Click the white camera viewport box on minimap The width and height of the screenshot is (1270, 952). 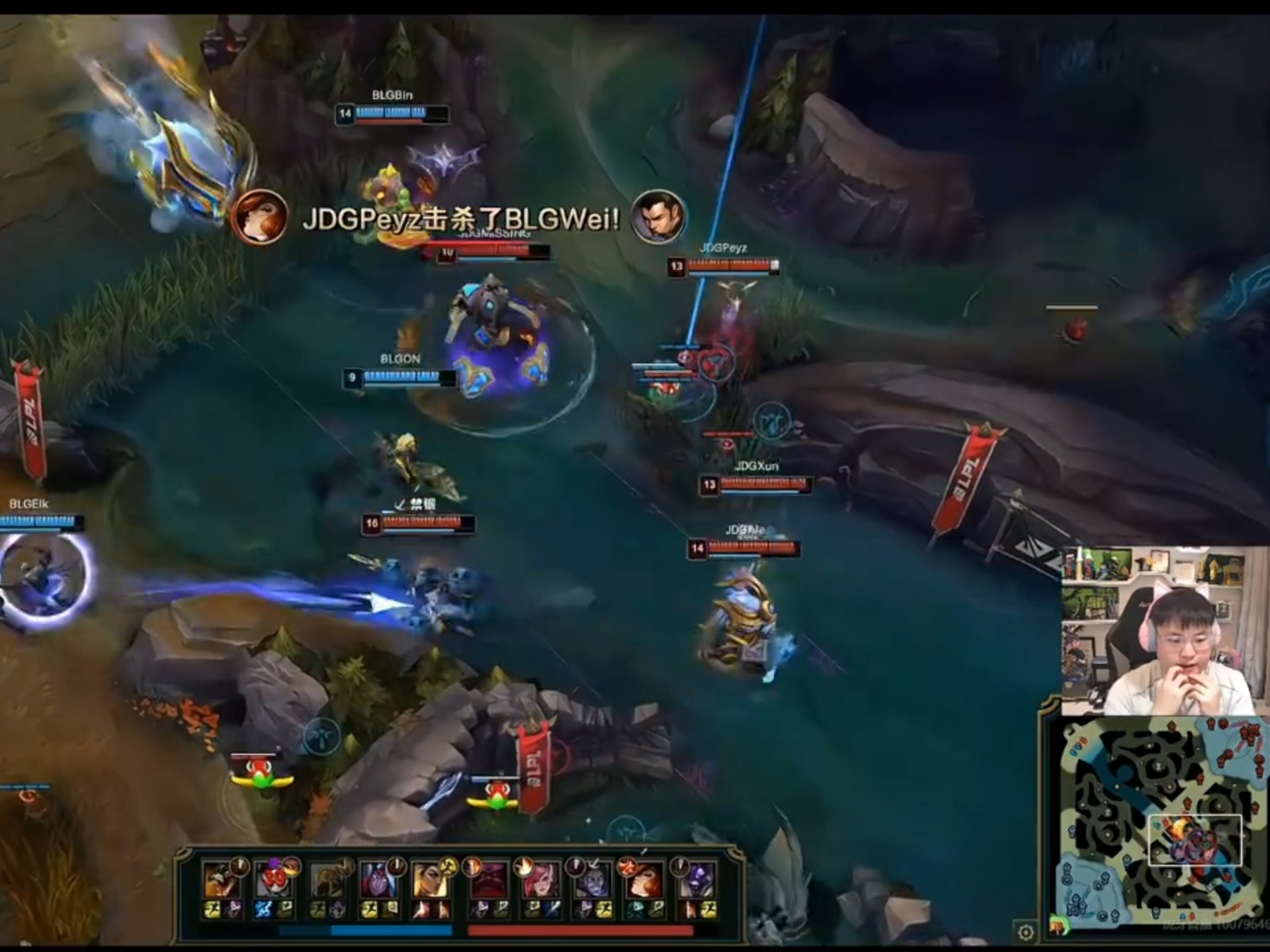pyautogui.click(x=1195, y=840)
